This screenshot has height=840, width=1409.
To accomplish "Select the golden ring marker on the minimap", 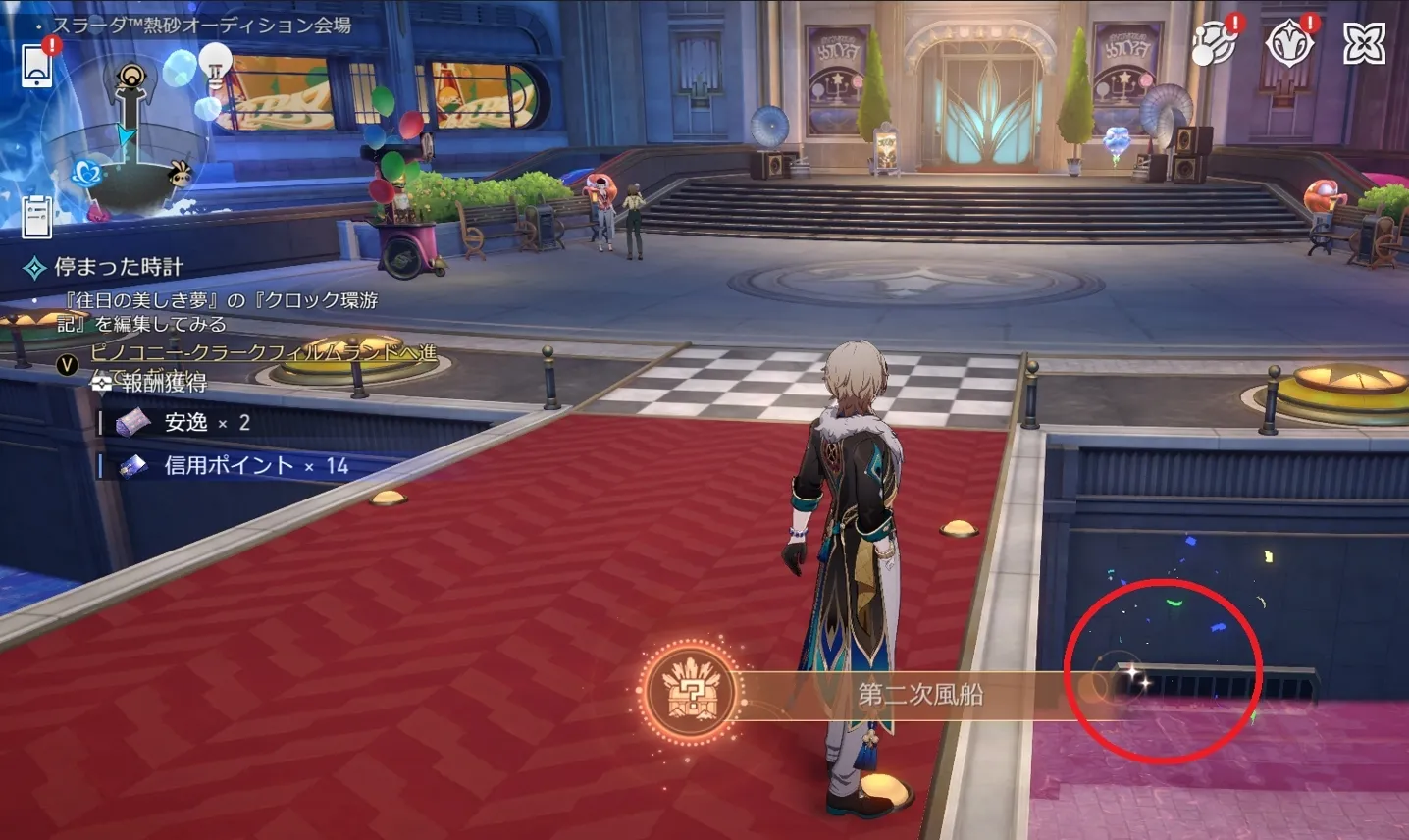I will click(130, 77).
